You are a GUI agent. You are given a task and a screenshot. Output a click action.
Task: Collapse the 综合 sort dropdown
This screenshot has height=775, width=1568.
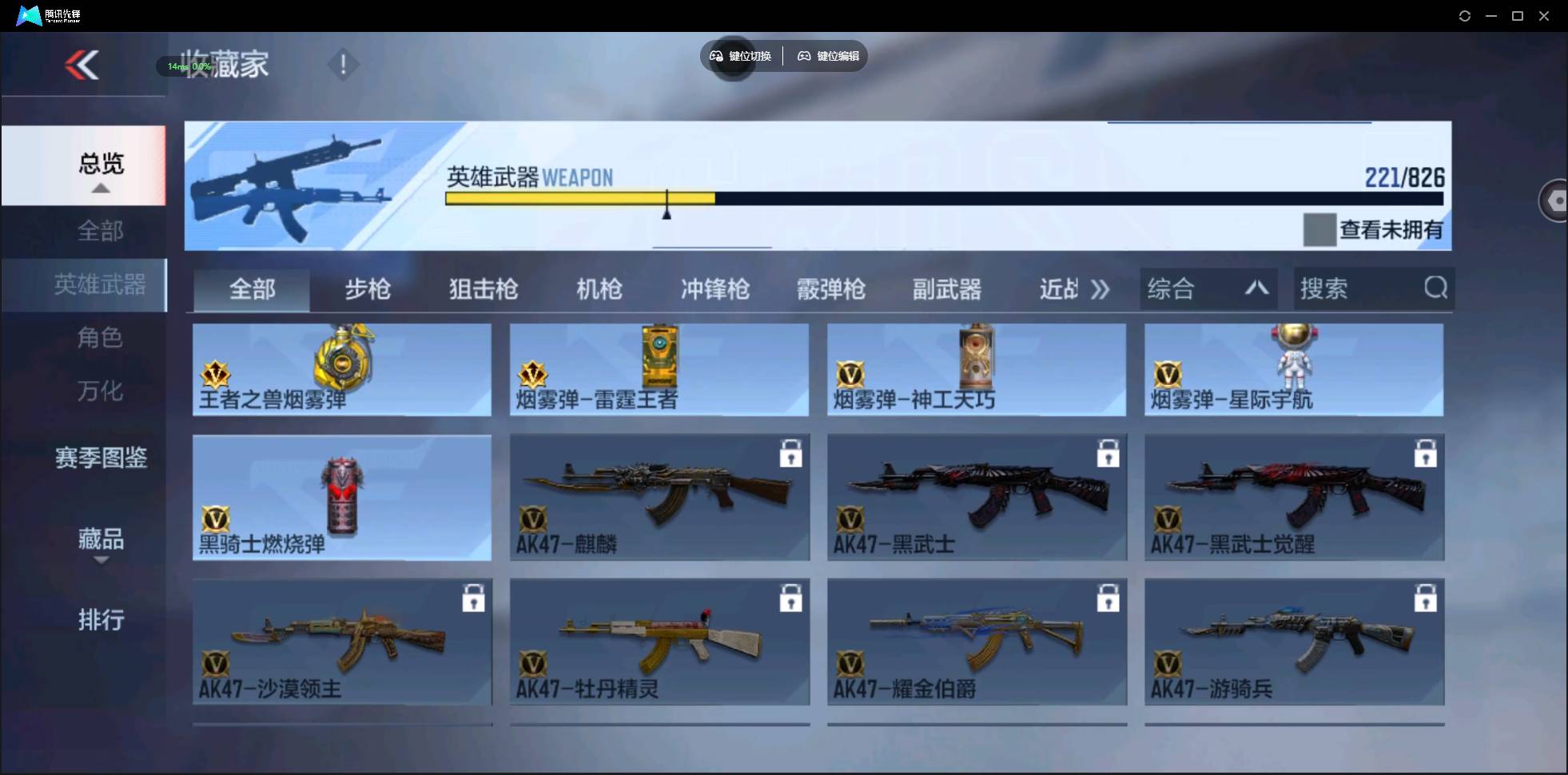[x=1256, y=288]
